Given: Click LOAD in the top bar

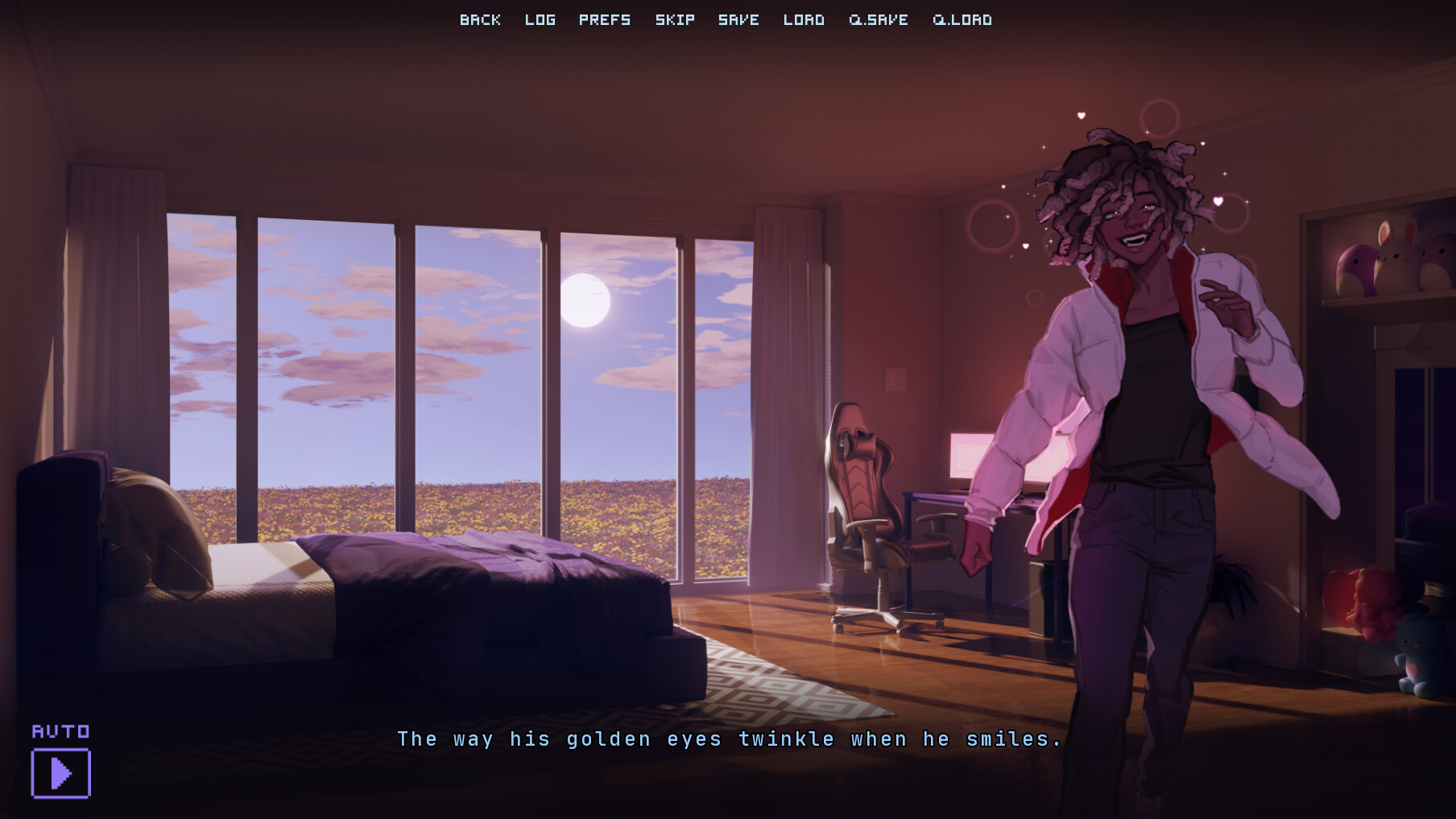Looking at the screenshot, I should click(805, 19).
